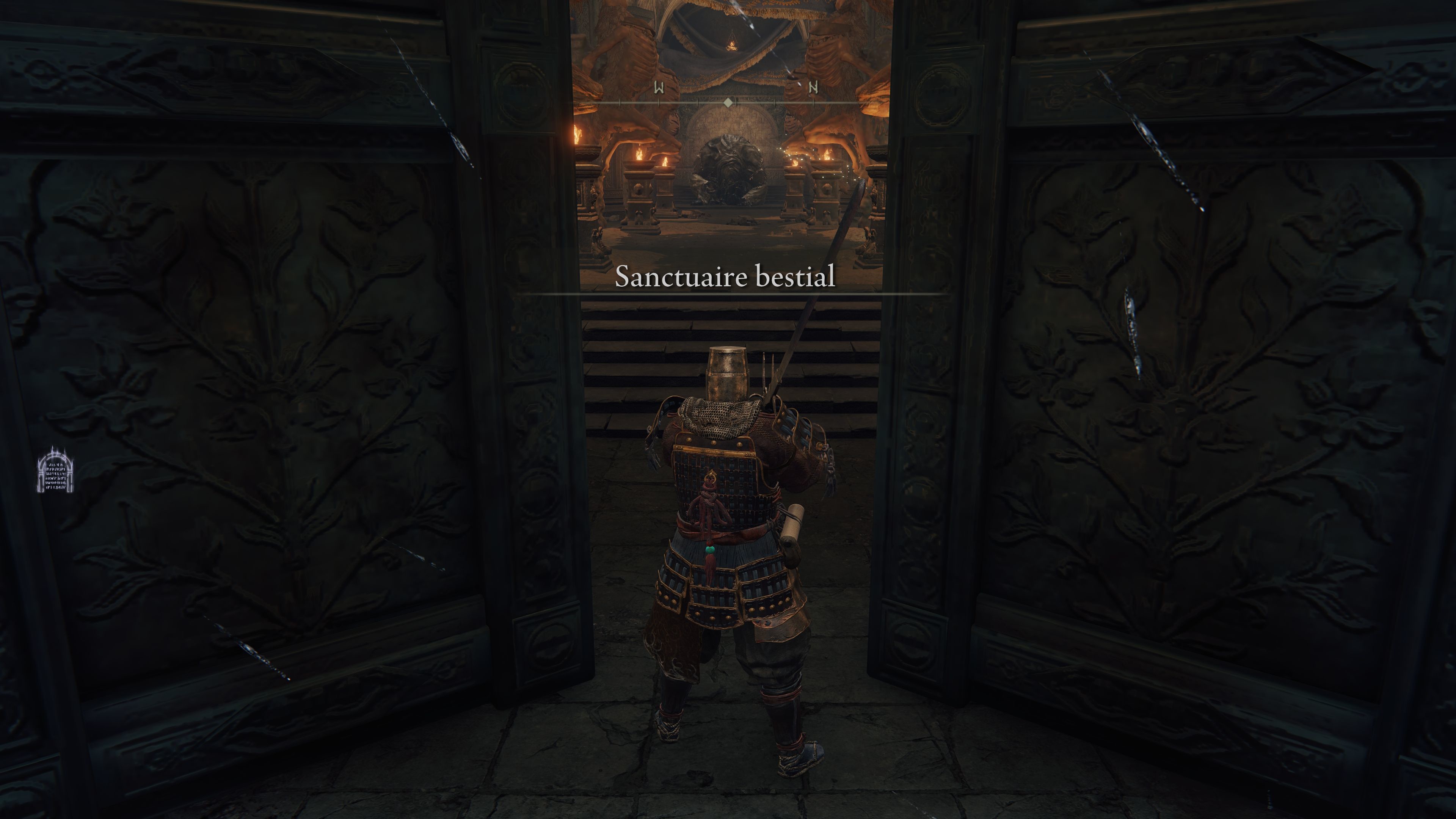
Task: Click the W rune on the compass
Action: coord(659,88)
